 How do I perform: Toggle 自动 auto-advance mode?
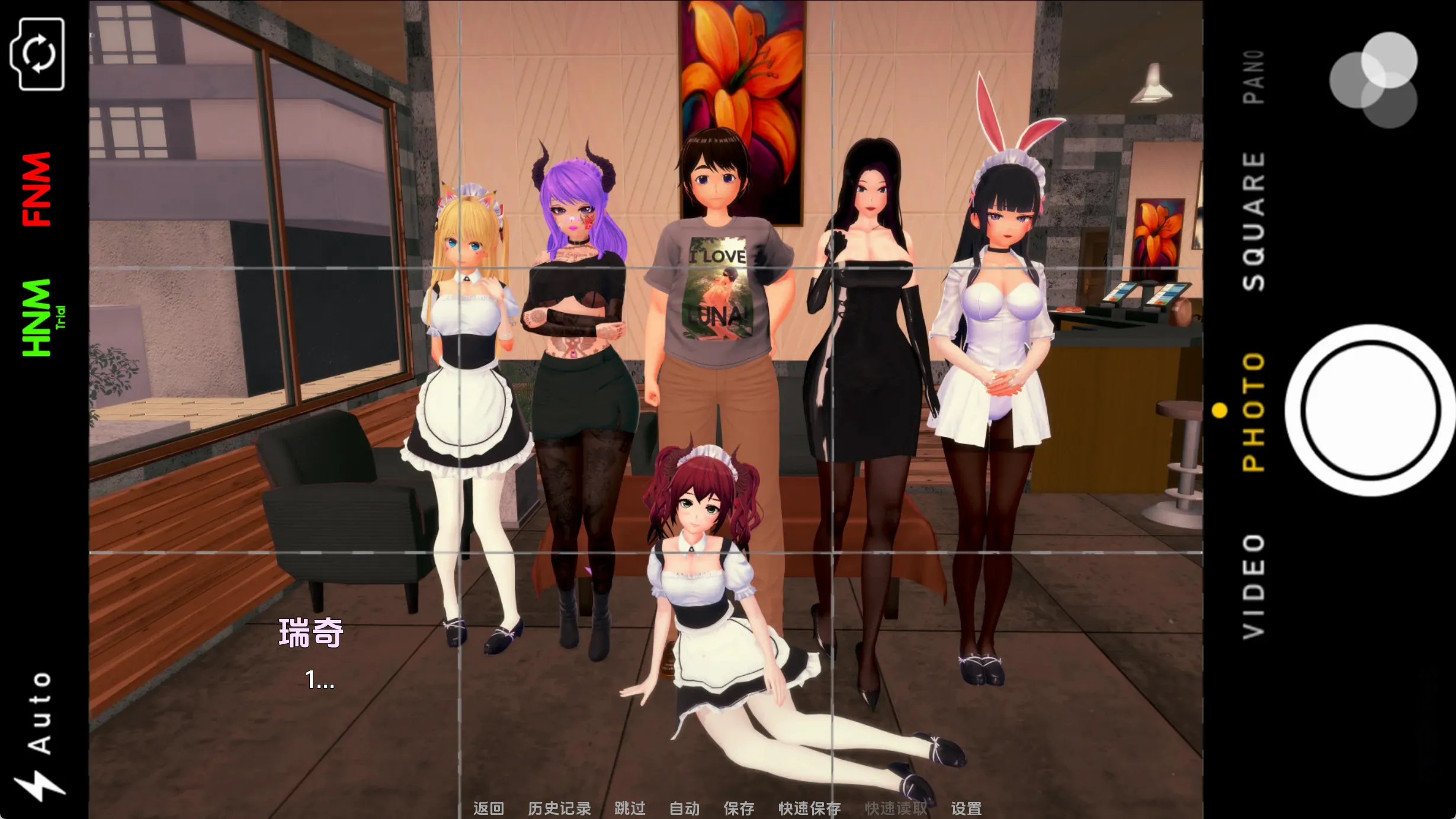[684, 808]
